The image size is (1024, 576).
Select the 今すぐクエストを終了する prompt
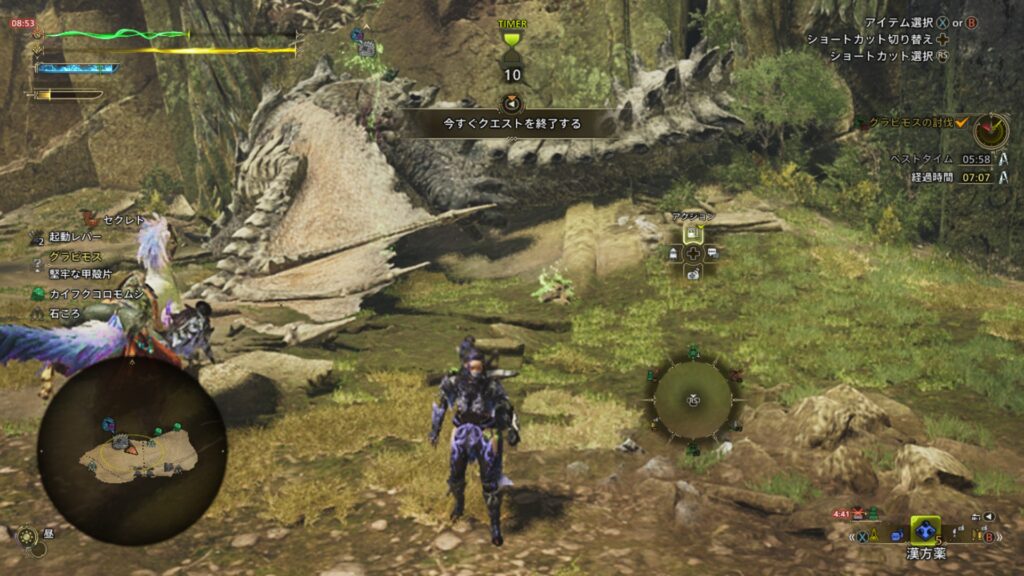[513, 124]
